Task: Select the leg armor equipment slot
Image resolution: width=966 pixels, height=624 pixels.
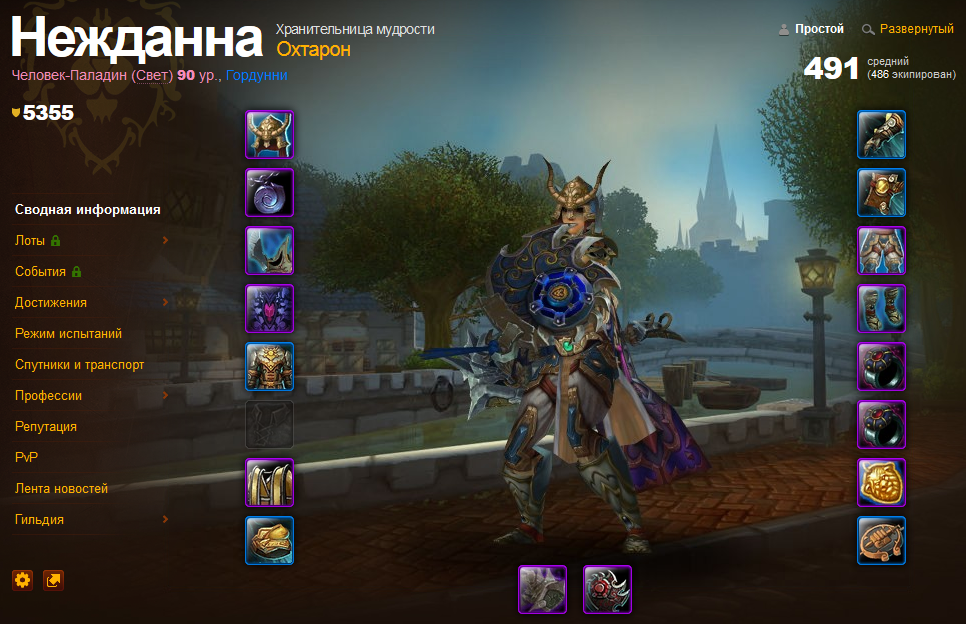Action: coord(881,251)
